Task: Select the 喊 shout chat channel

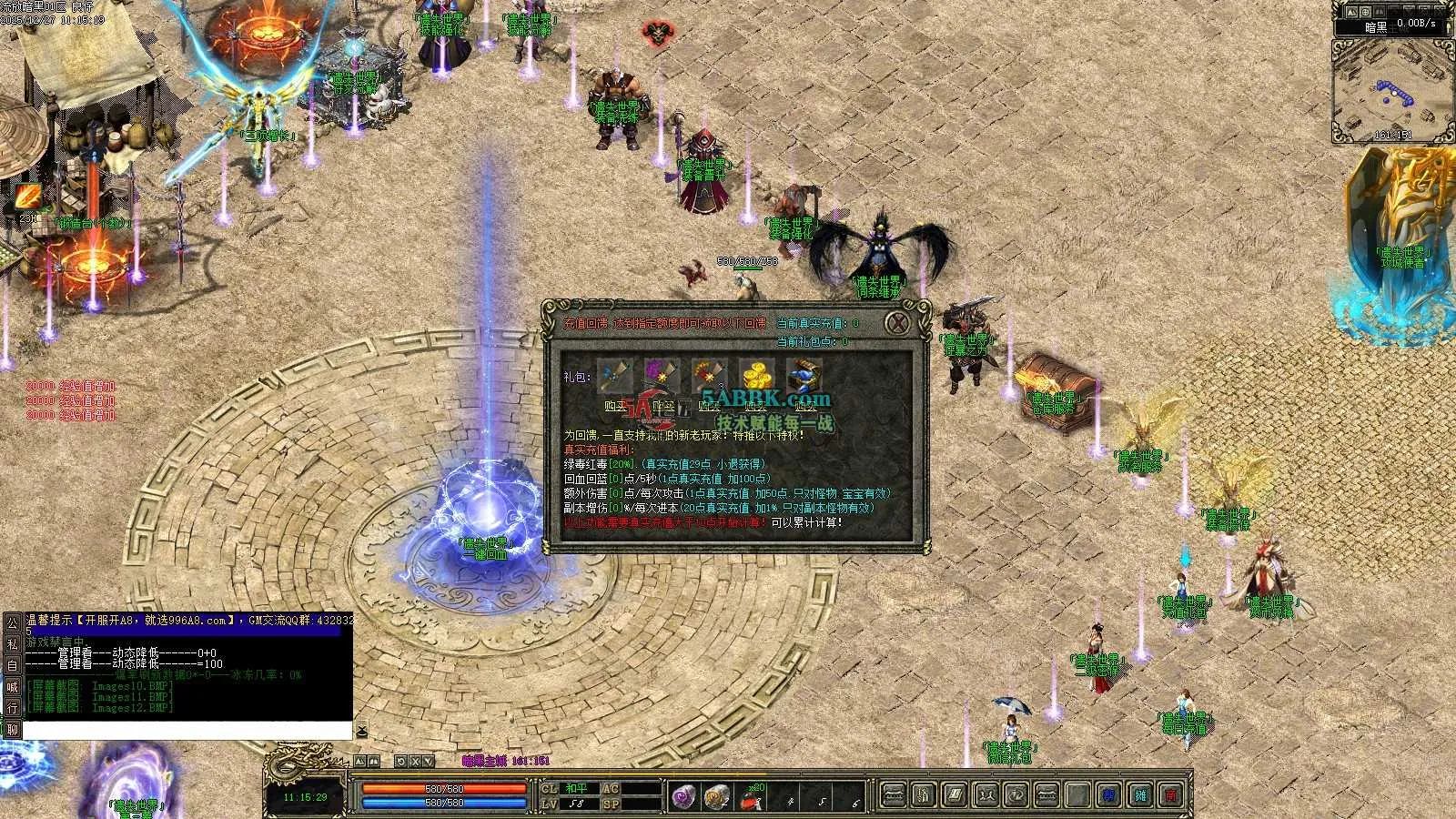Action: click(x=13, y=687)
